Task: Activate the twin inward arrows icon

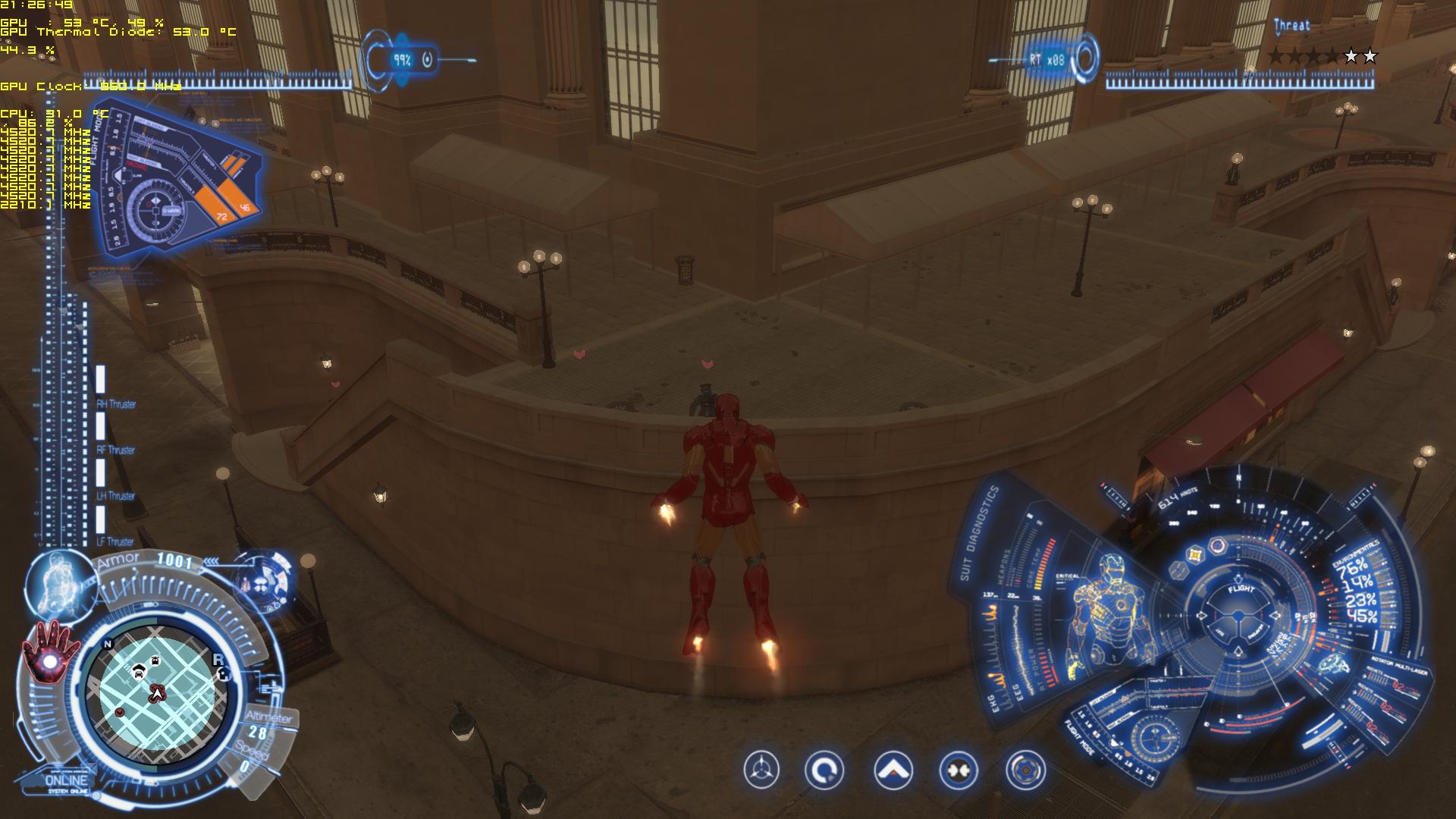Action: 958,770
